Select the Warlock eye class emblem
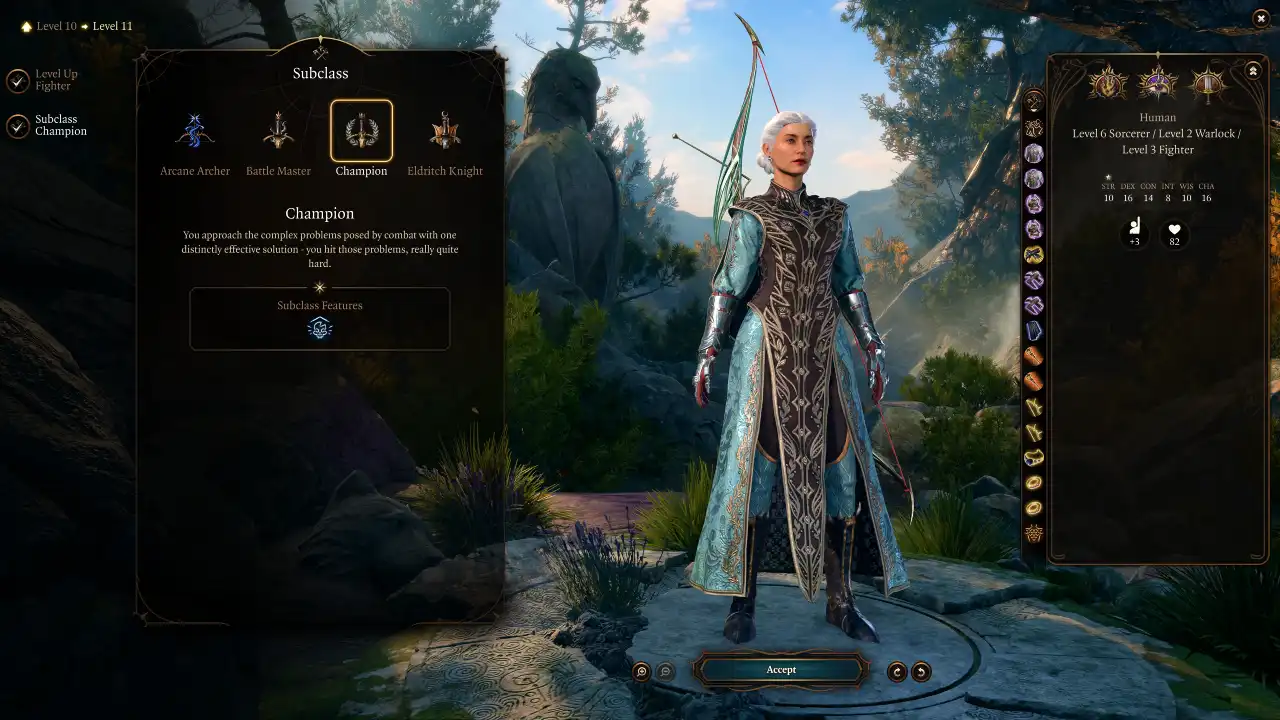The image size is (1280, 720). click(x=1158, y=82)
